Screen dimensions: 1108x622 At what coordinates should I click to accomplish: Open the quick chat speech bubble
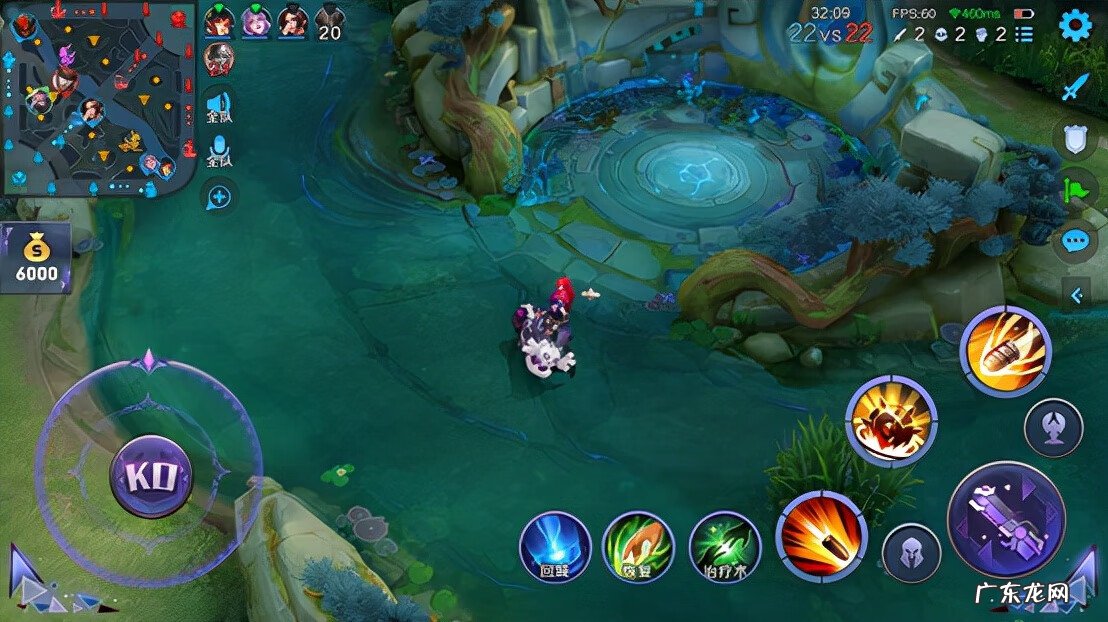pyautogui.click(x=1075, y=240)
